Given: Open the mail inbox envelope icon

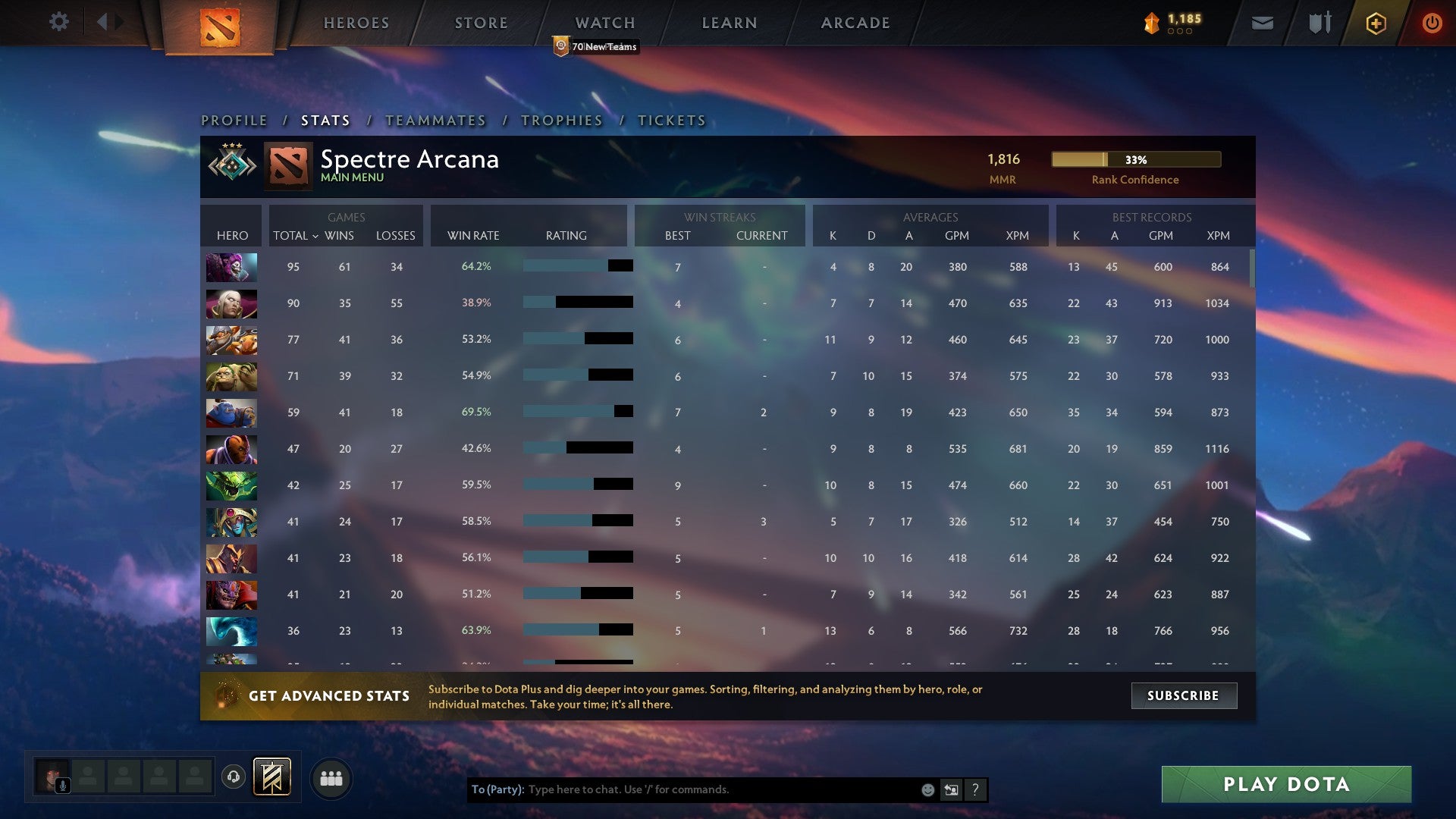Looking at the screenshot, I should (x=1263, y=23).
